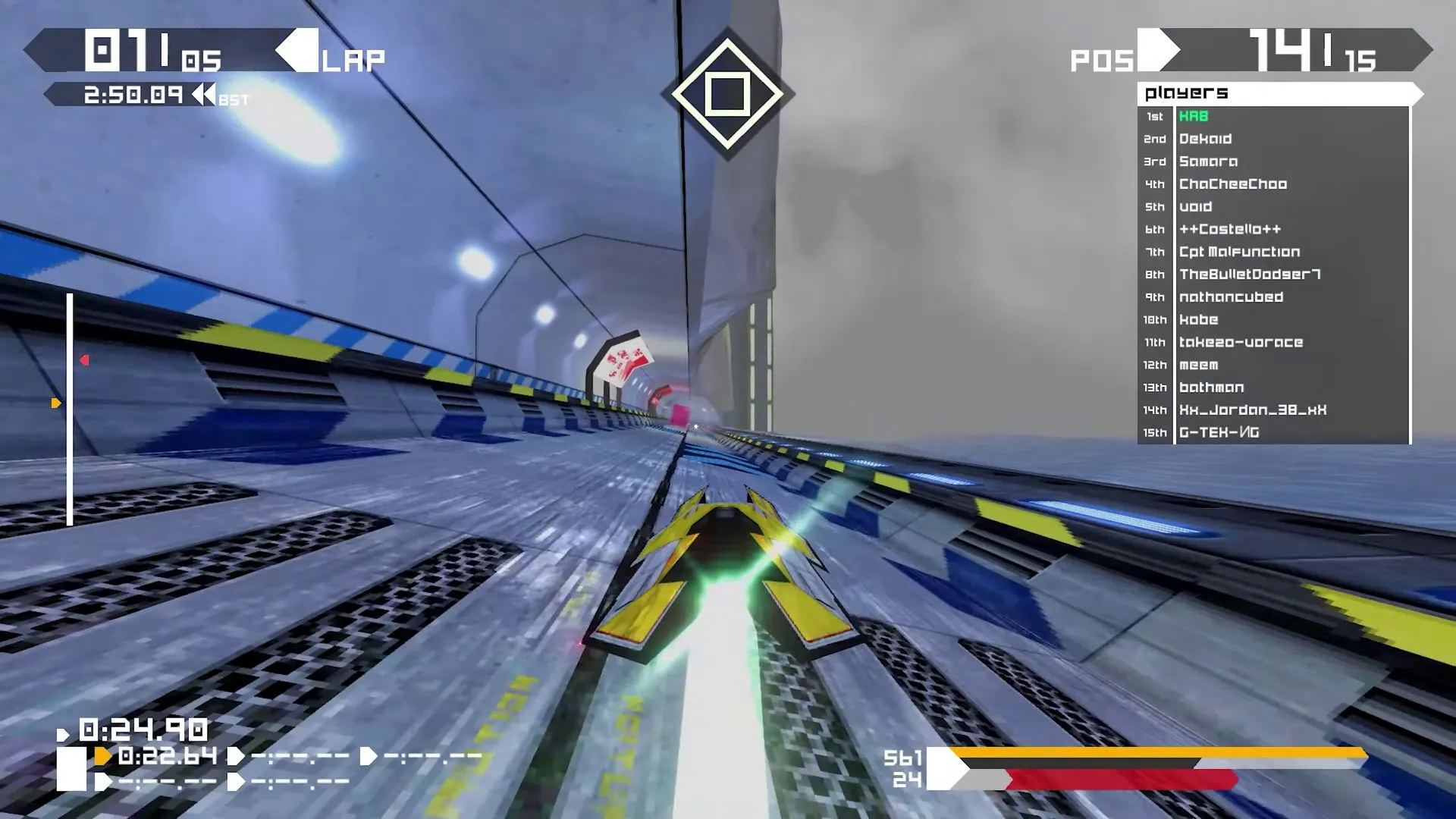Click the orange player marker on progress bar
The height and width of the screenshot is (819, 1456).
tap(55, 403)
